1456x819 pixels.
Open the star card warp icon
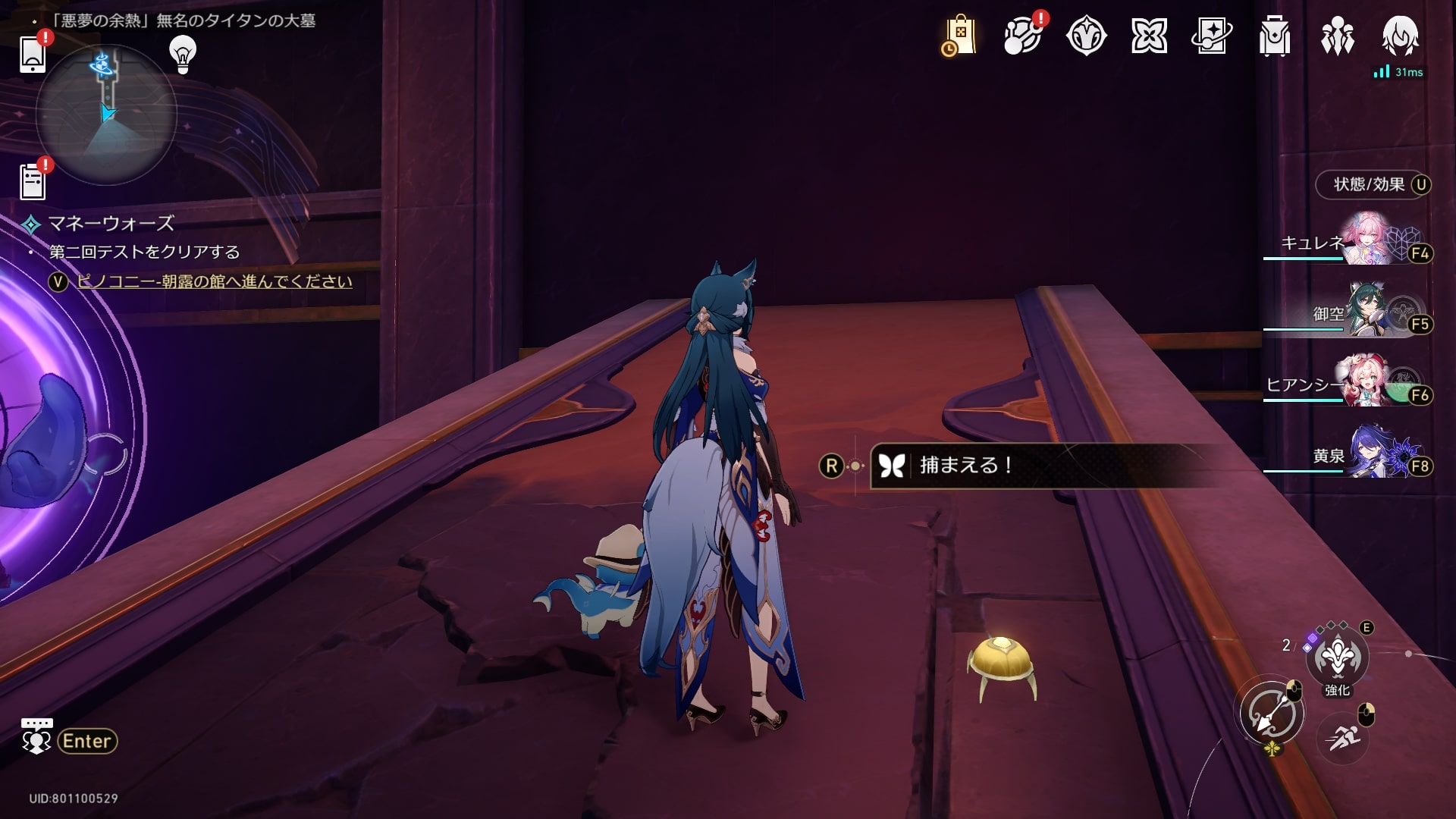click(1212, 36)
